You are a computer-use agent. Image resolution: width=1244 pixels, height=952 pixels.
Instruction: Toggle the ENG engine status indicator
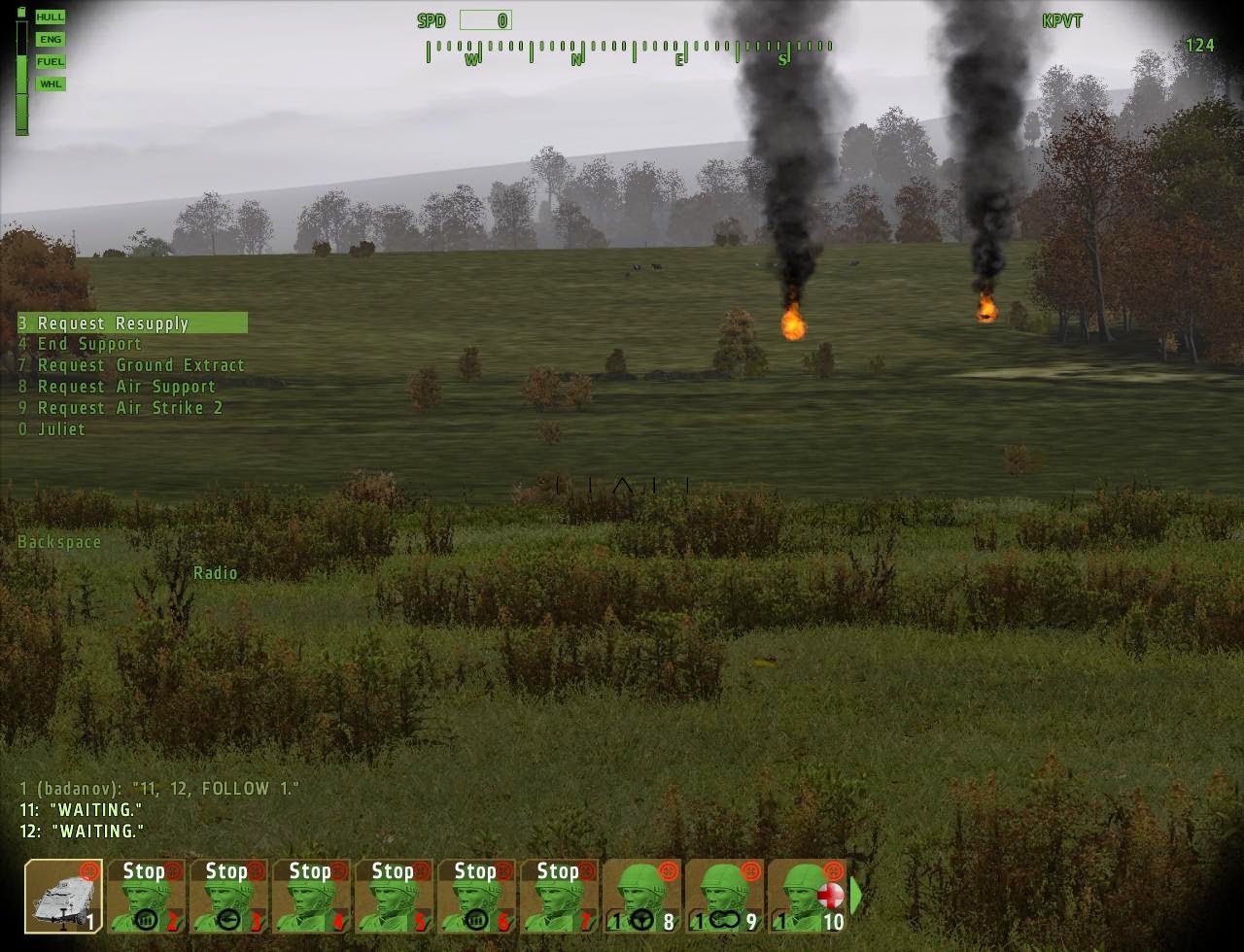click(x=50, y=39)
